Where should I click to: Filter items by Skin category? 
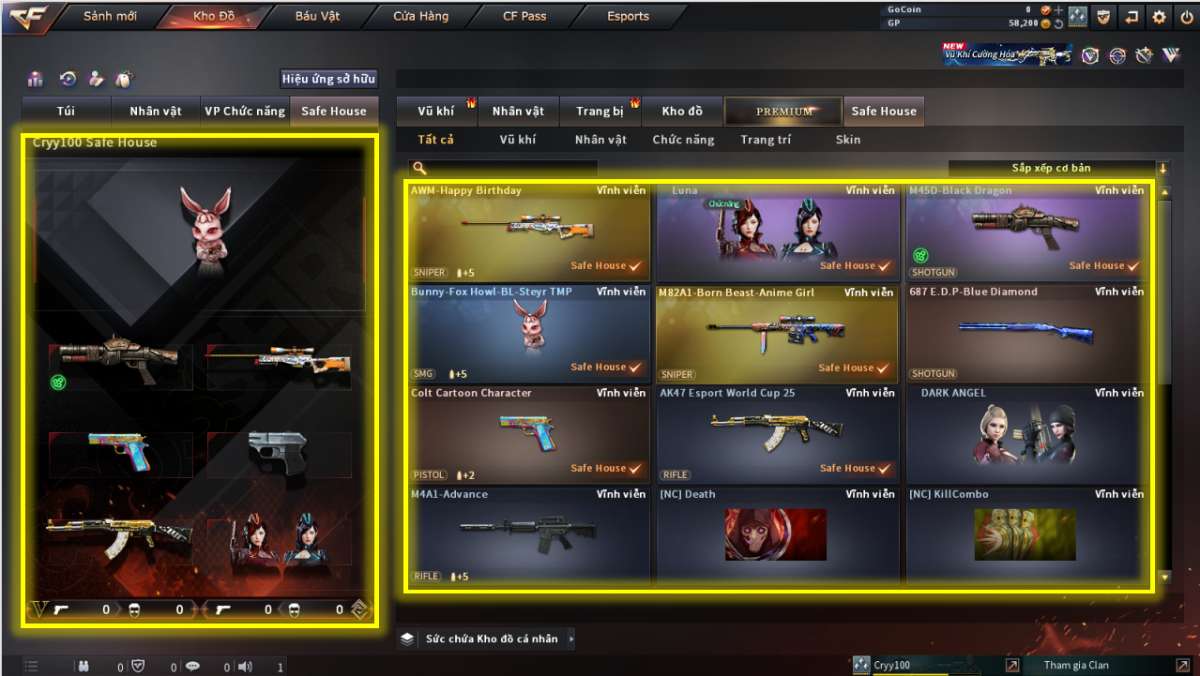(847, 140)
